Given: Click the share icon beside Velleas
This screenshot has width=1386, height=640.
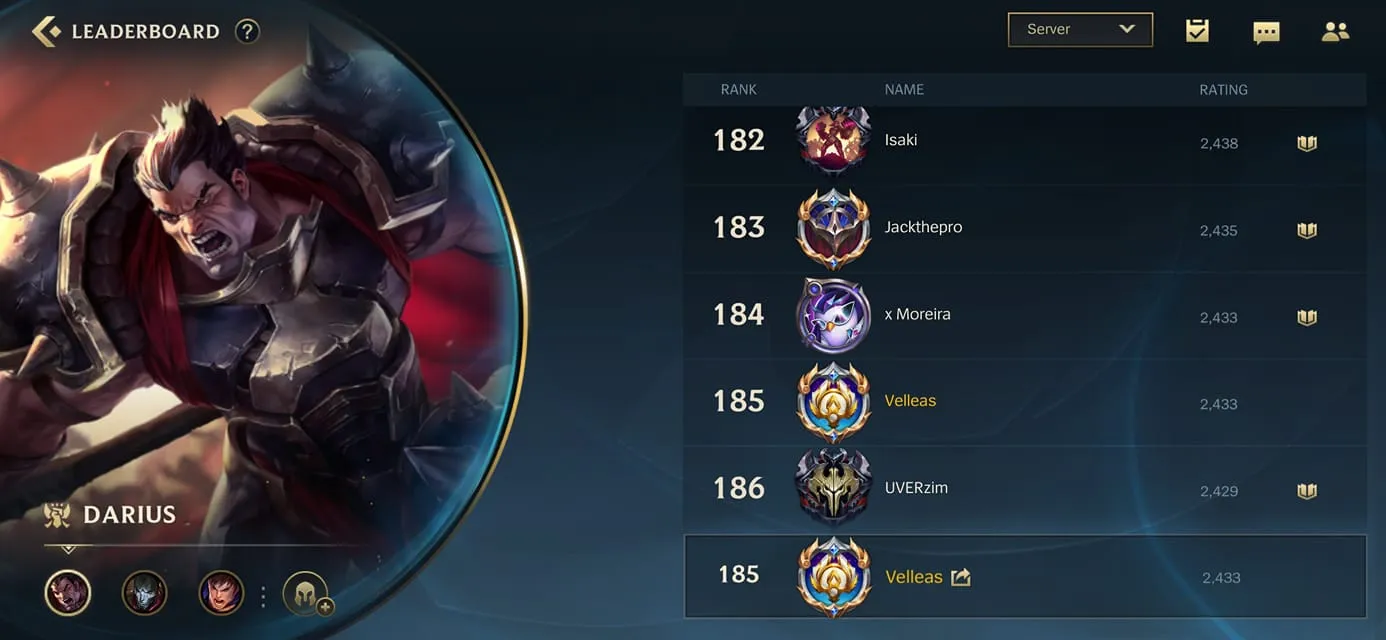Looking at the screenshot, I should pos(960,577).
